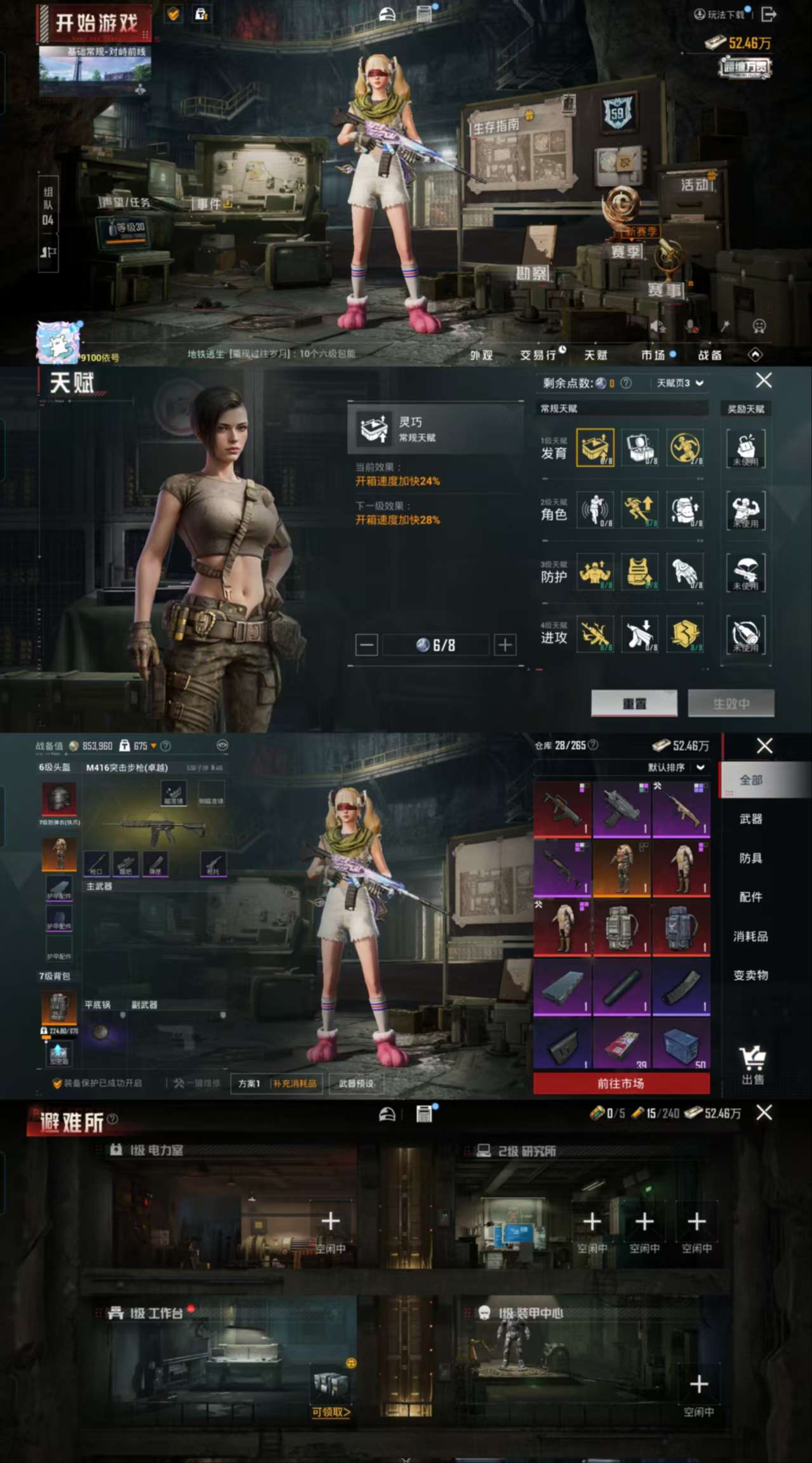Go to market via 前往市场 button
The width and height of the screenshot is (812, 1463).
621,1083
